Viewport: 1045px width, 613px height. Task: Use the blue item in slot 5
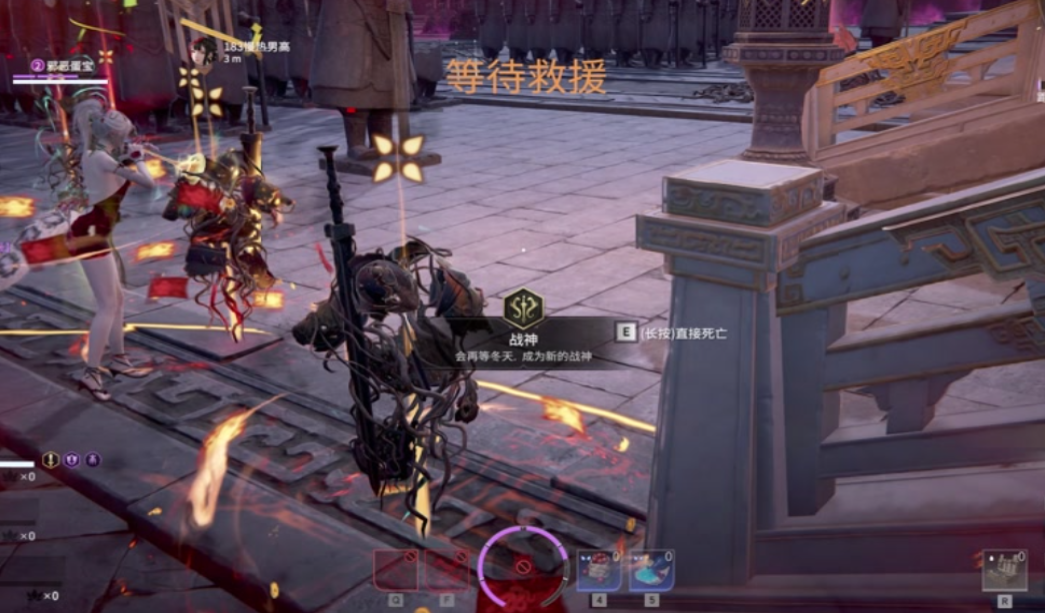coord(651,570)
